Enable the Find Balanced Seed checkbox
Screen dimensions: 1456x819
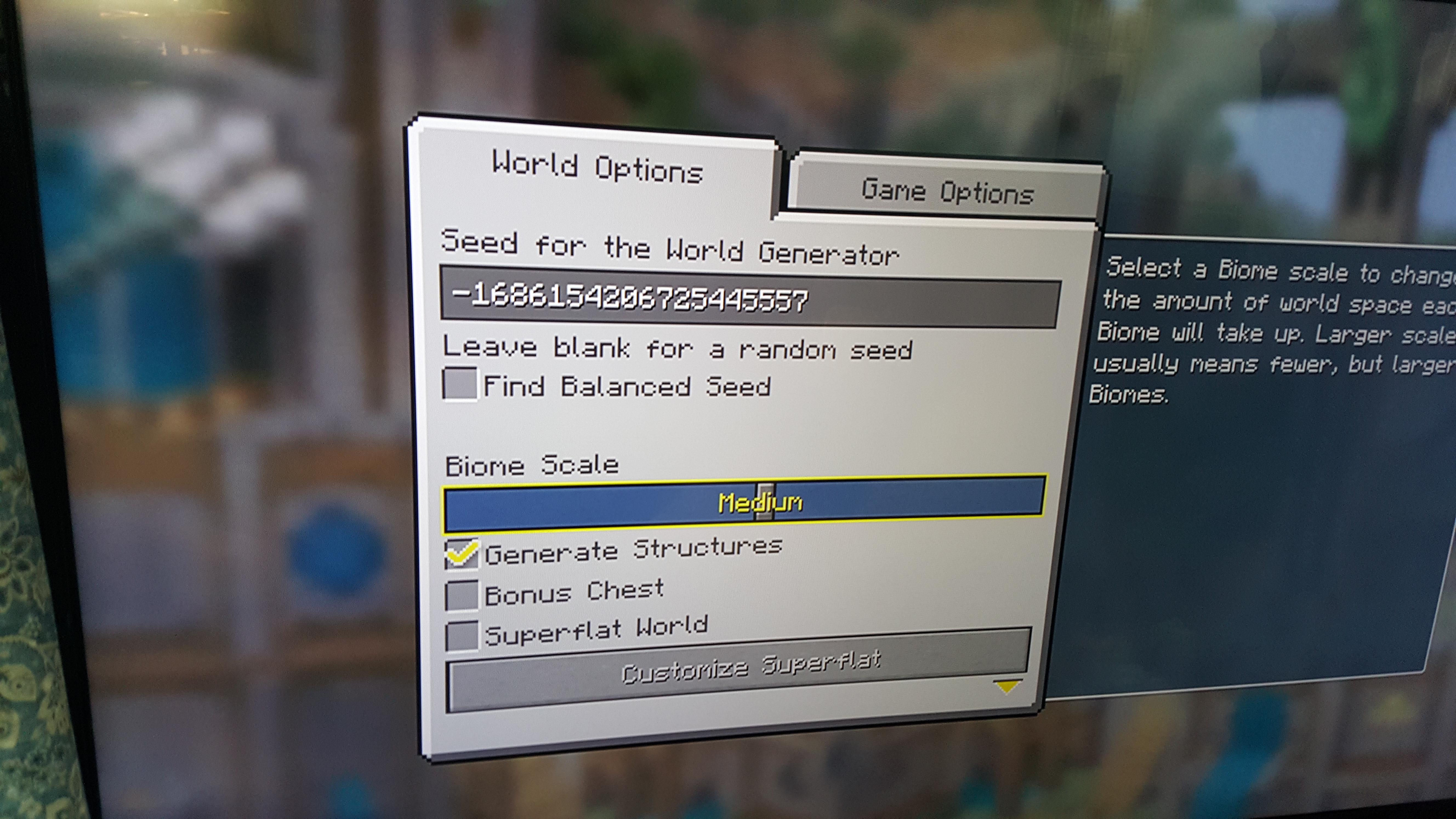(x=461, y=386)
